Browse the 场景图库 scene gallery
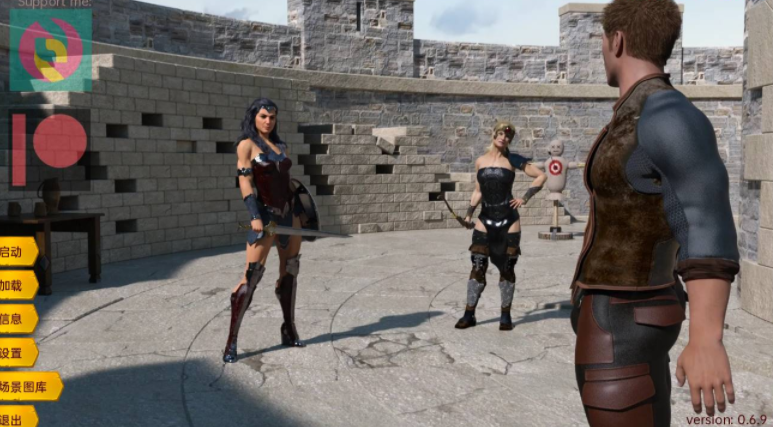The height and width of the screenshot is (427, 773). tap(29, 387)
